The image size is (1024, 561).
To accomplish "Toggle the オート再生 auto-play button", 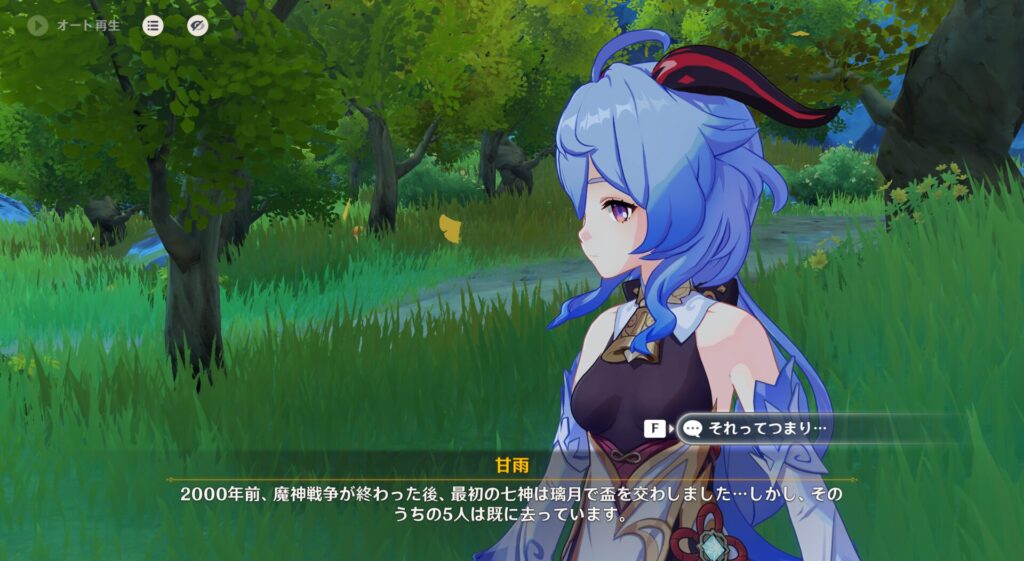I will click(x=39, y=26).
